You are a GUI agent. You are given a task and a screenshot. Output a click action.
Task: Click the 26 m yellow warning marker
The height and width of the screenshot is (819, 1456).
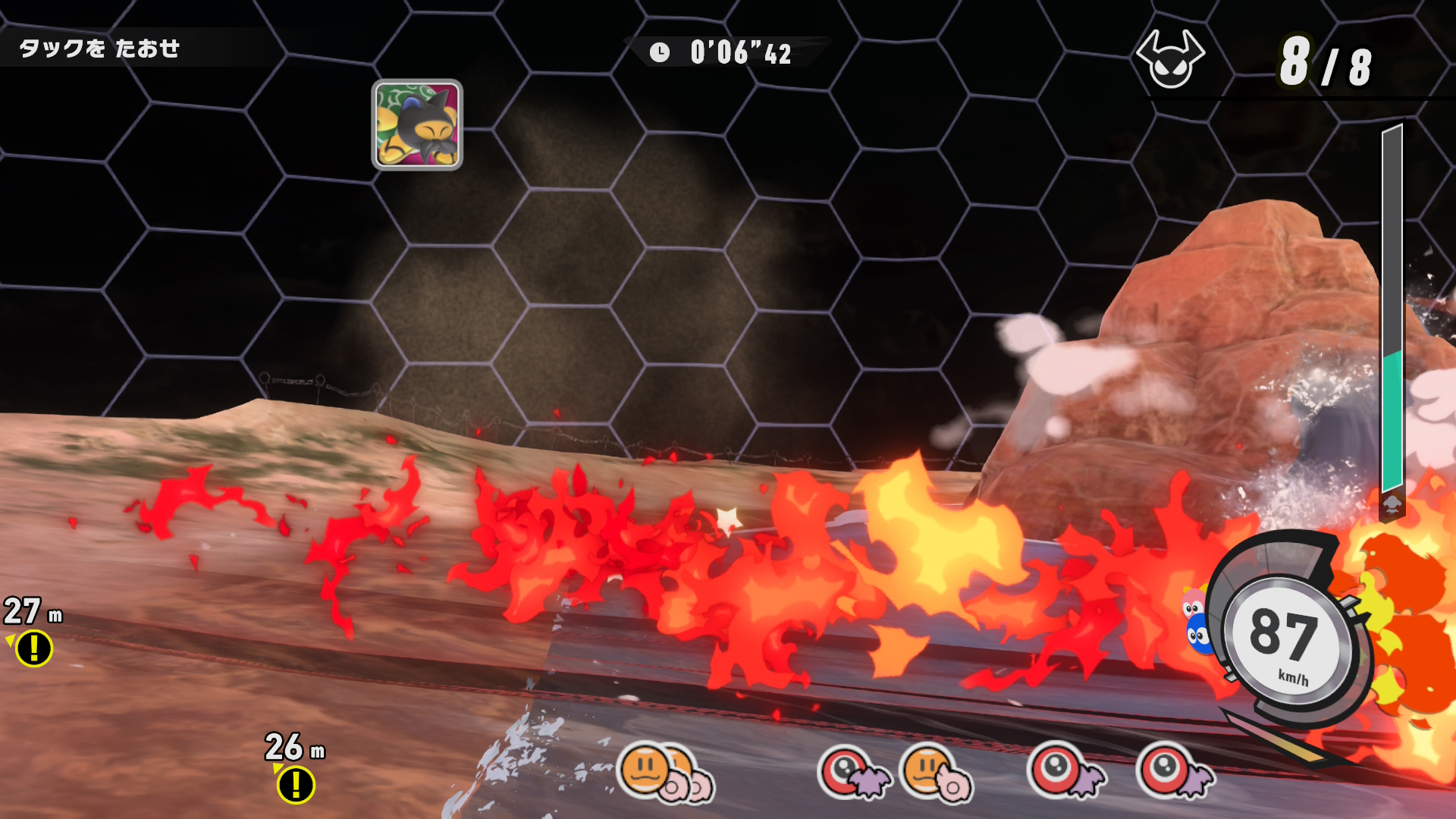point(295,784)
